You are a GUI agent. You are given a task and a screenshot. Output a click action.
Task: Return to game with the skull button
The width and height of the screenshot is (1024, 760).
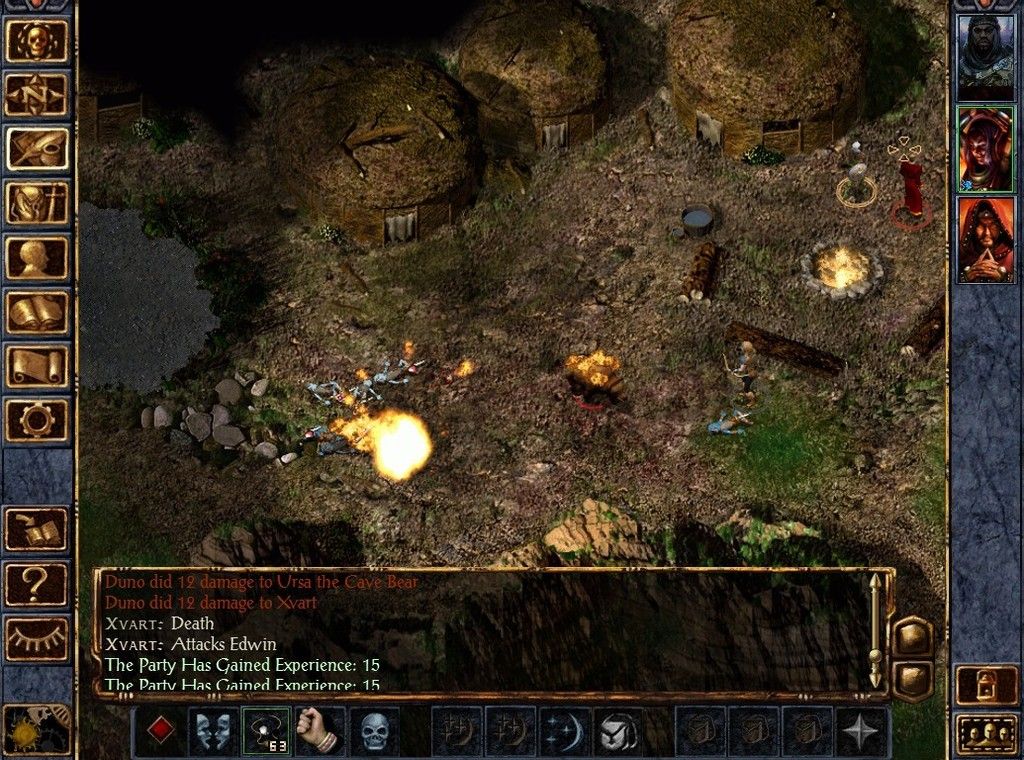pyautogui.click(x=37, y=41)
